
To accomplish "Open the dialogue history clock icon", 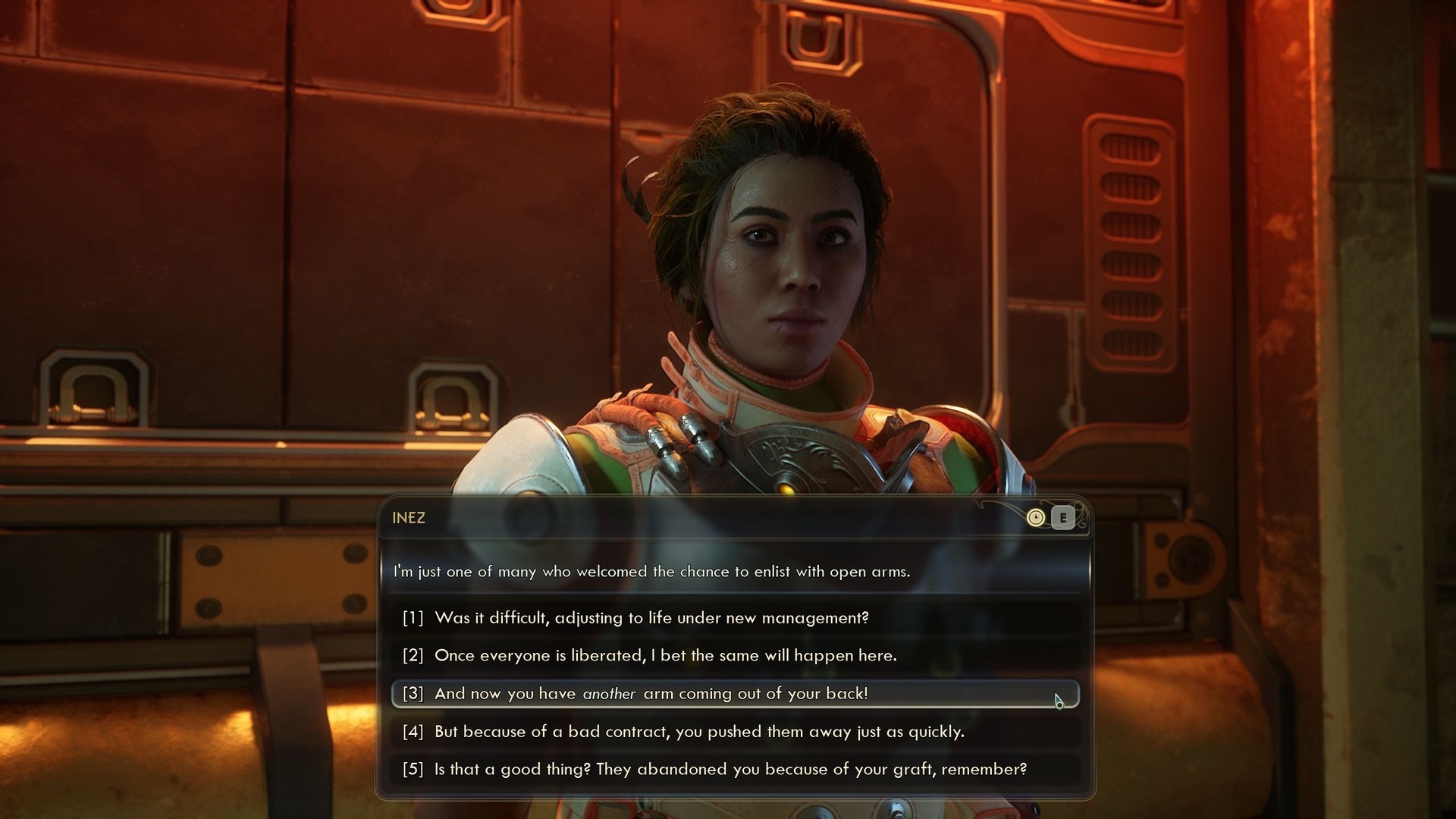I will pos(1035,518).
